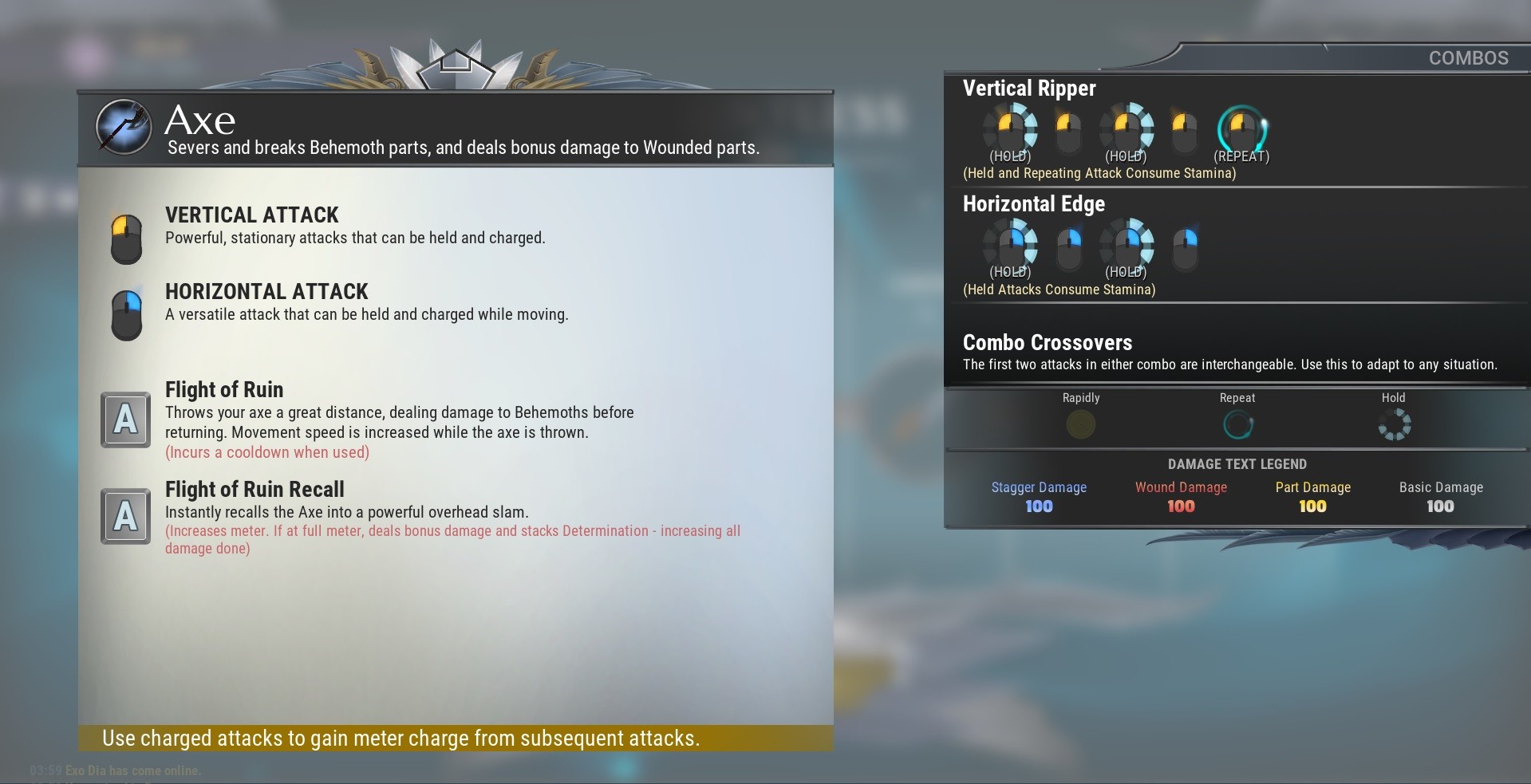Image resolution: width=1531 pixels, height=784 pixels.
Task: Open the Damage Text Legend section
Action: click(1237, 463)
